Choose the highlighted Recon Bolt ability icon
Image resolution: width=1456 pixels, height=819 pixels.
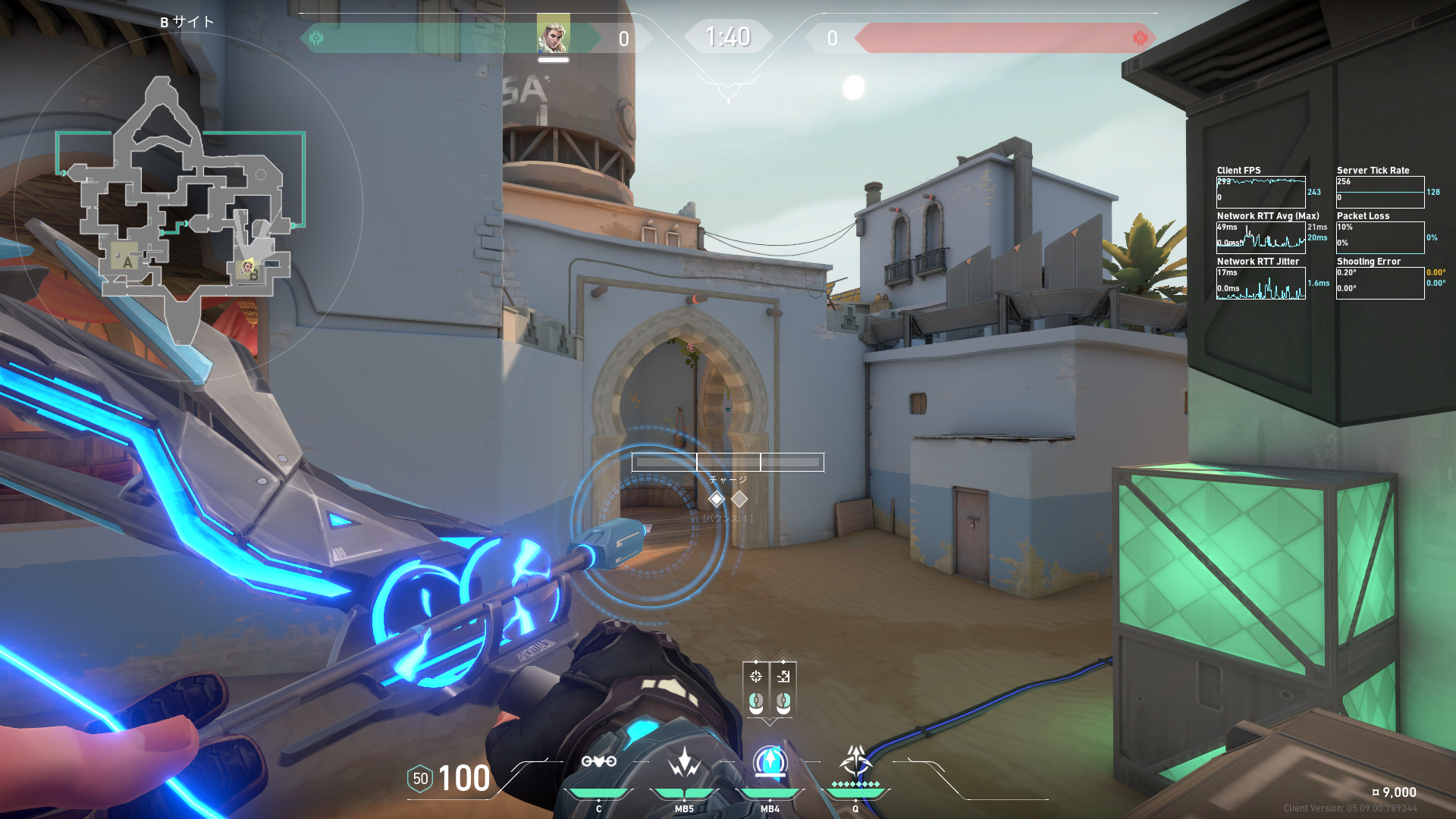click(770, 761)
